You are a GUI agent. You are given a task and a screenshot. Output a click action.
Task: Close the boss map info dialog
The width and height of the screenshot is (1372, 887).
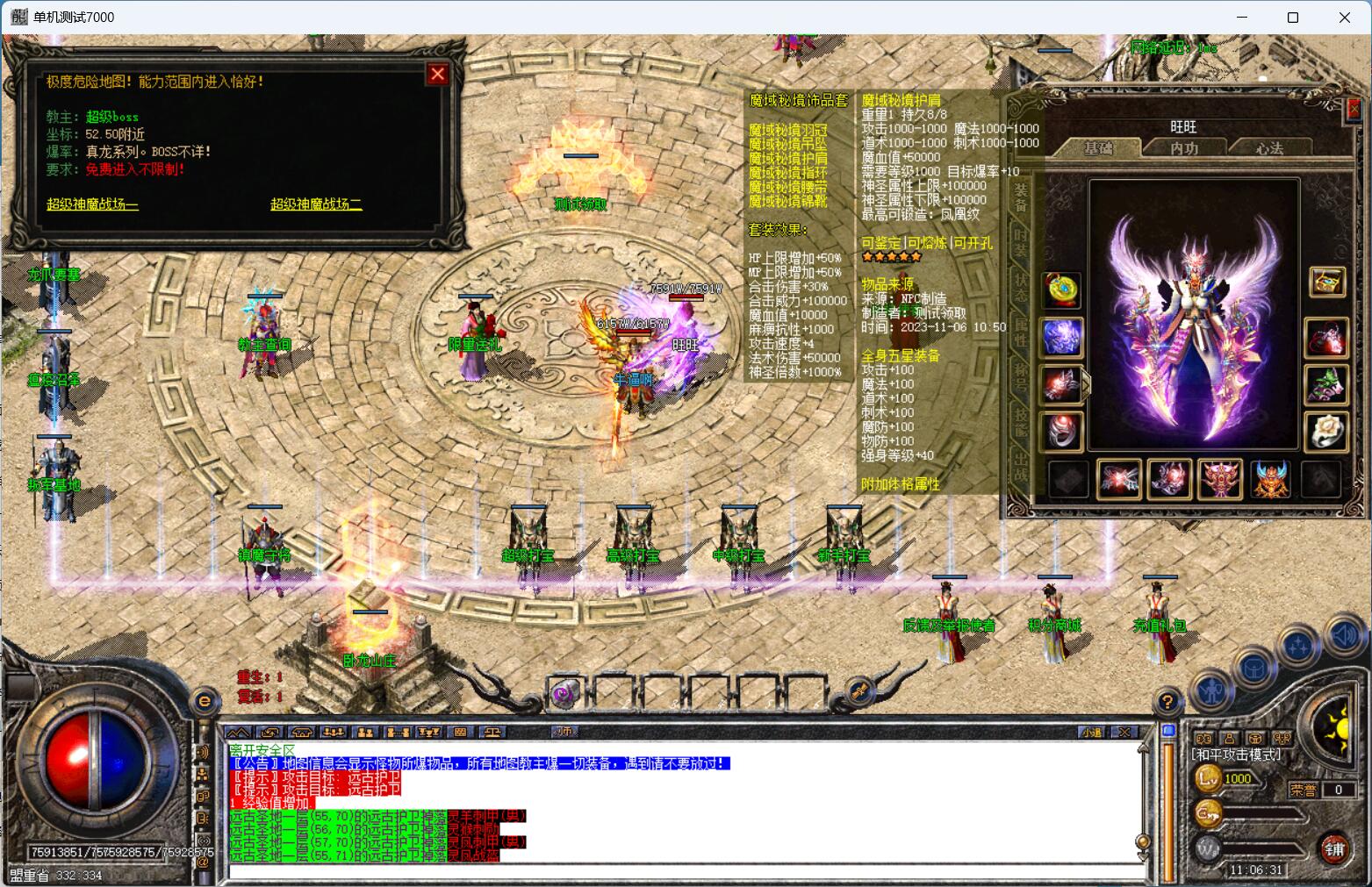click(x=437, y=75)
